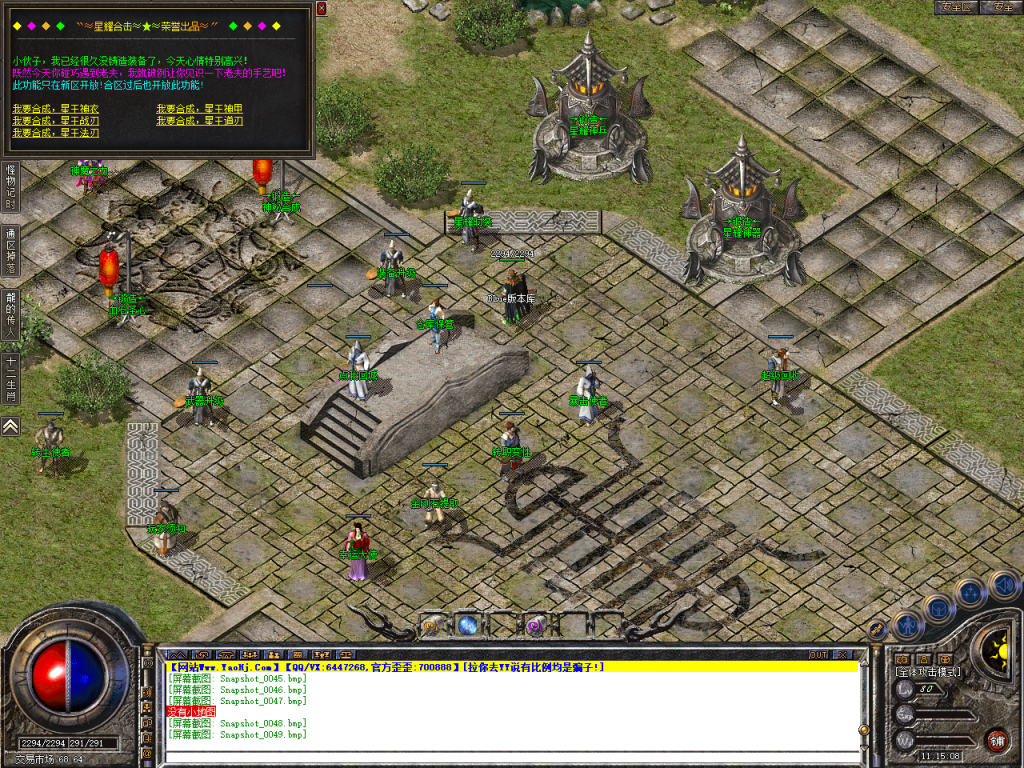The width and height of the screenshot is (1024, 768).
Task: Select 我要合成:星王战刃 option
Action: (x=56, y=120)
